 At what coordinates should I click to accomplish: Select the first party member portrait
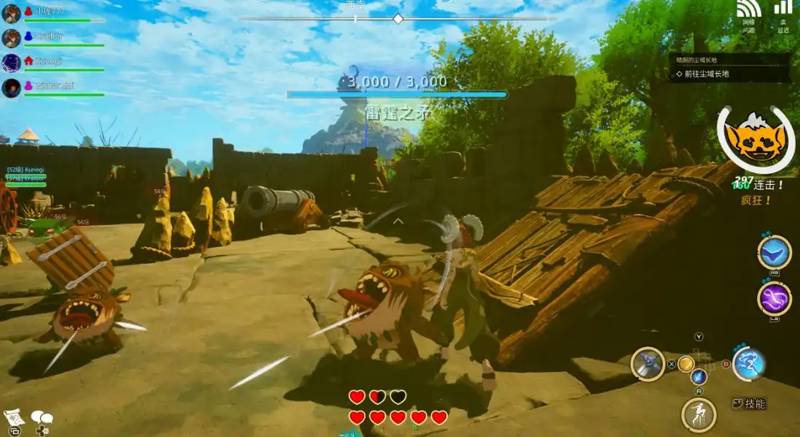(x=11, y=14)
